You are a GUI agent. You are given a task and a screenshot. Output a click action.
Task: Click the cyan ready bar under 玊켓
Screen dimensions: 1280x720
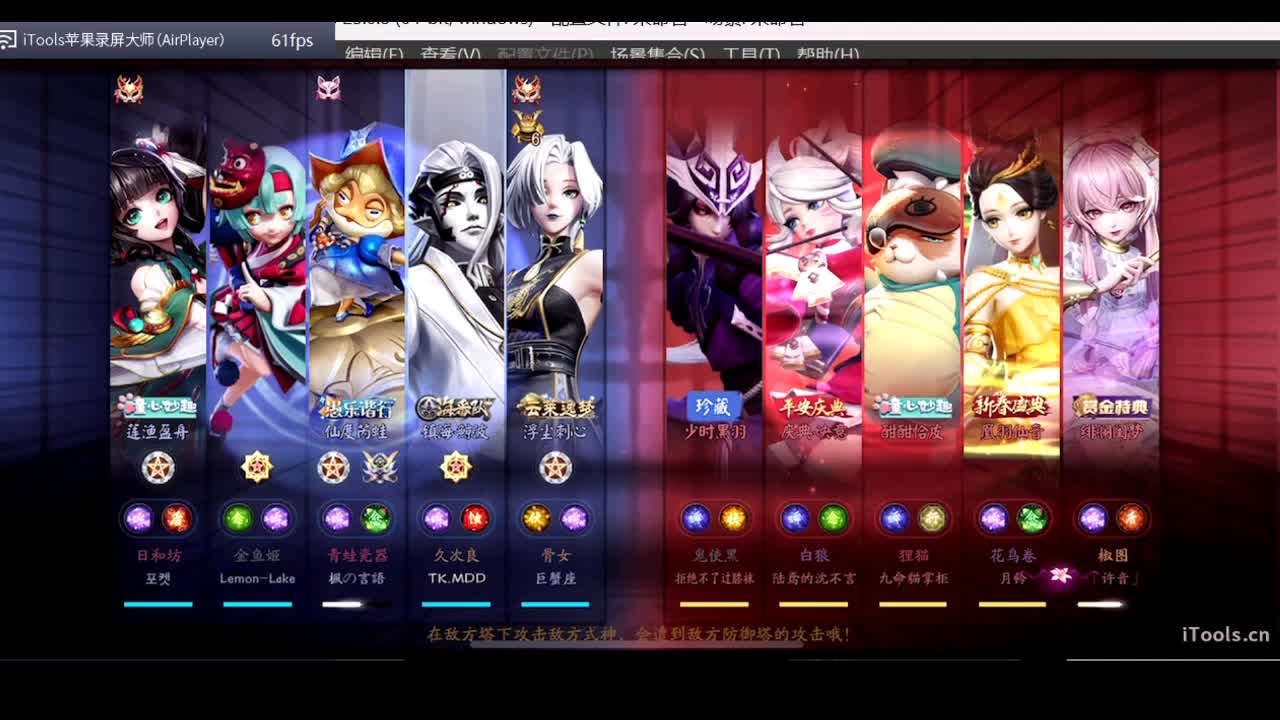[157, 604]
